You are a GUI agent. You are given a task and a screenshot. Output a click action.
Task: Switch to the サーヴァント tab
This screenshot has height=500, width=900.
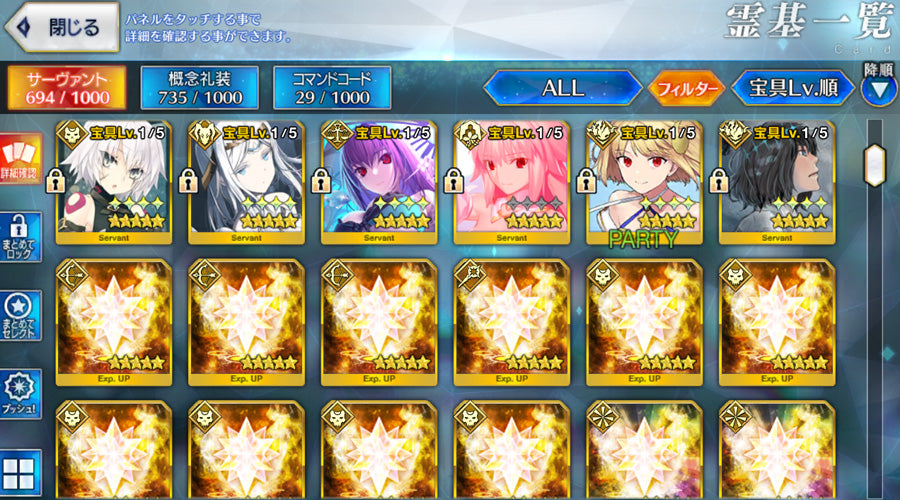[x=68, y=88]
